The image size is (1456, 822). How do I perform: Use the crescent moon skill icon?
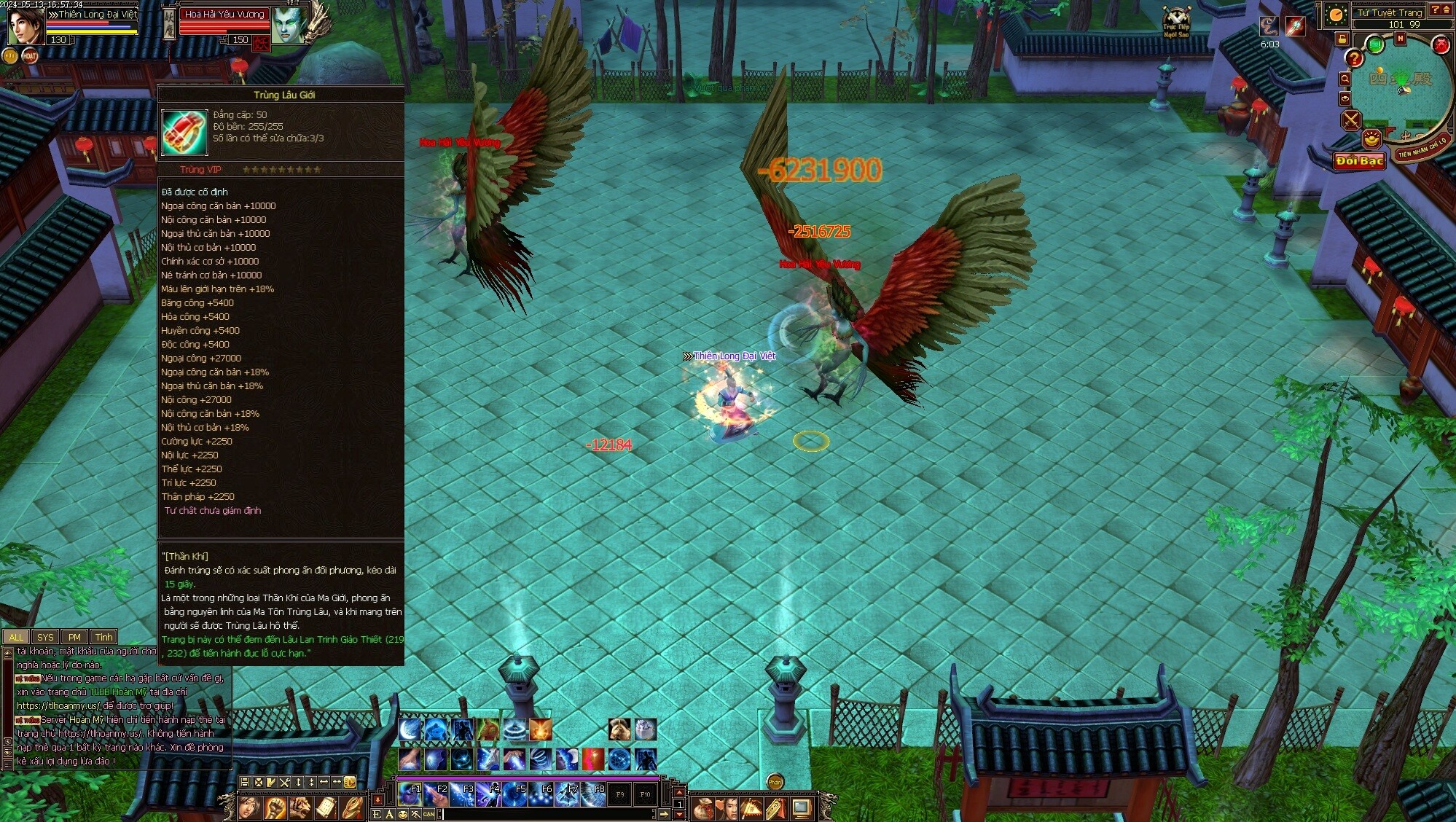pos(410,729)
